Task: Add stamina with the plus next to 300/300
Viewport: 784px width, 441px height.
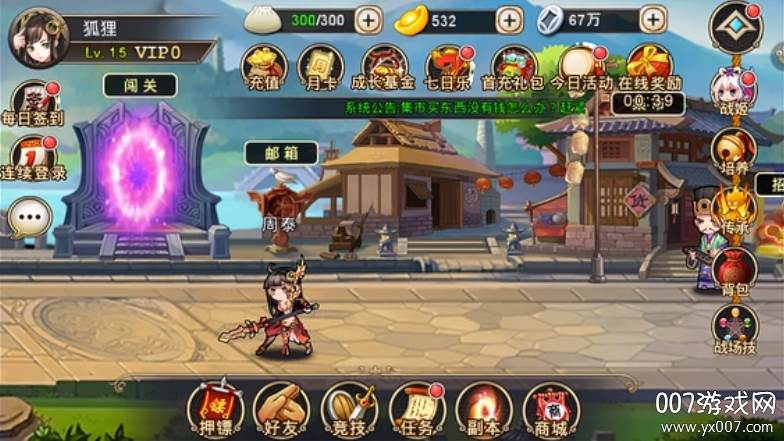Action: click(x=368, y=19)
